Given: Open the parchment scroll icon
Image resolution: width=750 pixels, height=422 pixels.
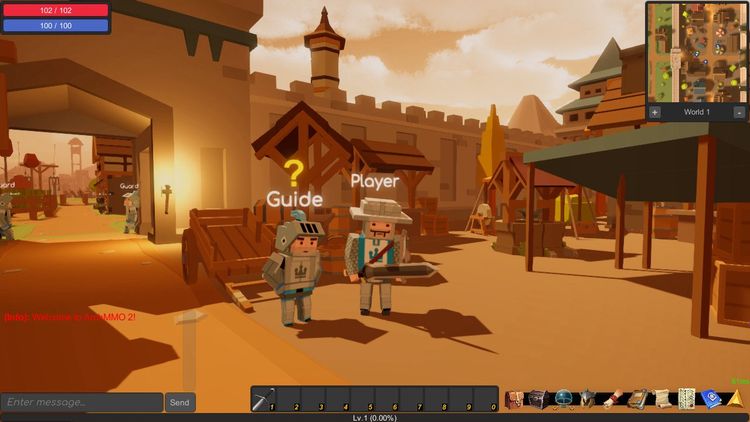Looking at the screenshot, I should 662,399.
